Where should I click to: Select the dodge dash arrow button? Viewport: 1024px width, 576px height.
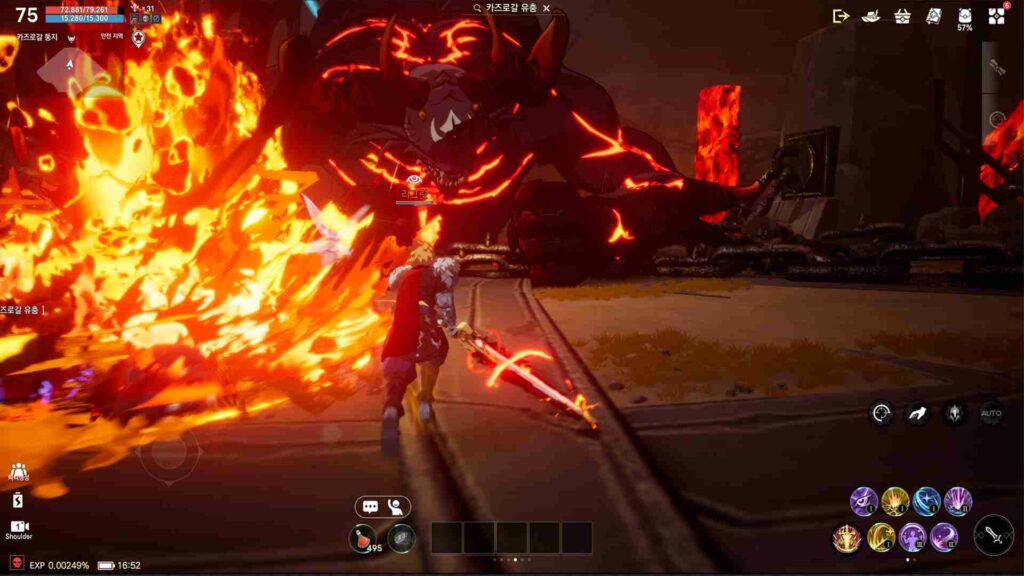click(917, 413)
